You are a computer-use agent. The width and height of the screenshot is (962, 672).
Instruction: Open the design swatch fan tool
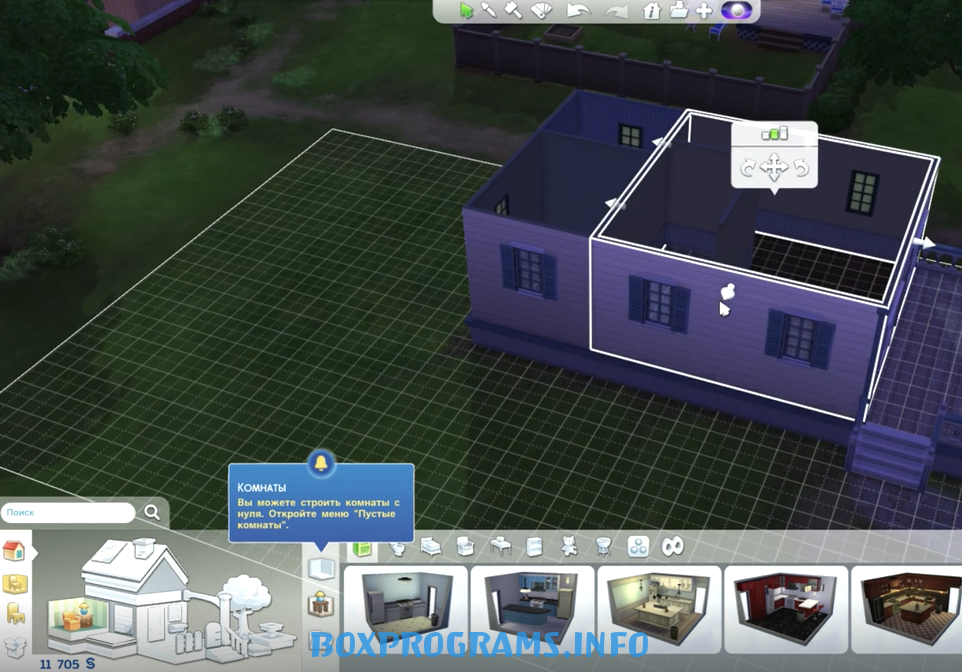[541, 11]
